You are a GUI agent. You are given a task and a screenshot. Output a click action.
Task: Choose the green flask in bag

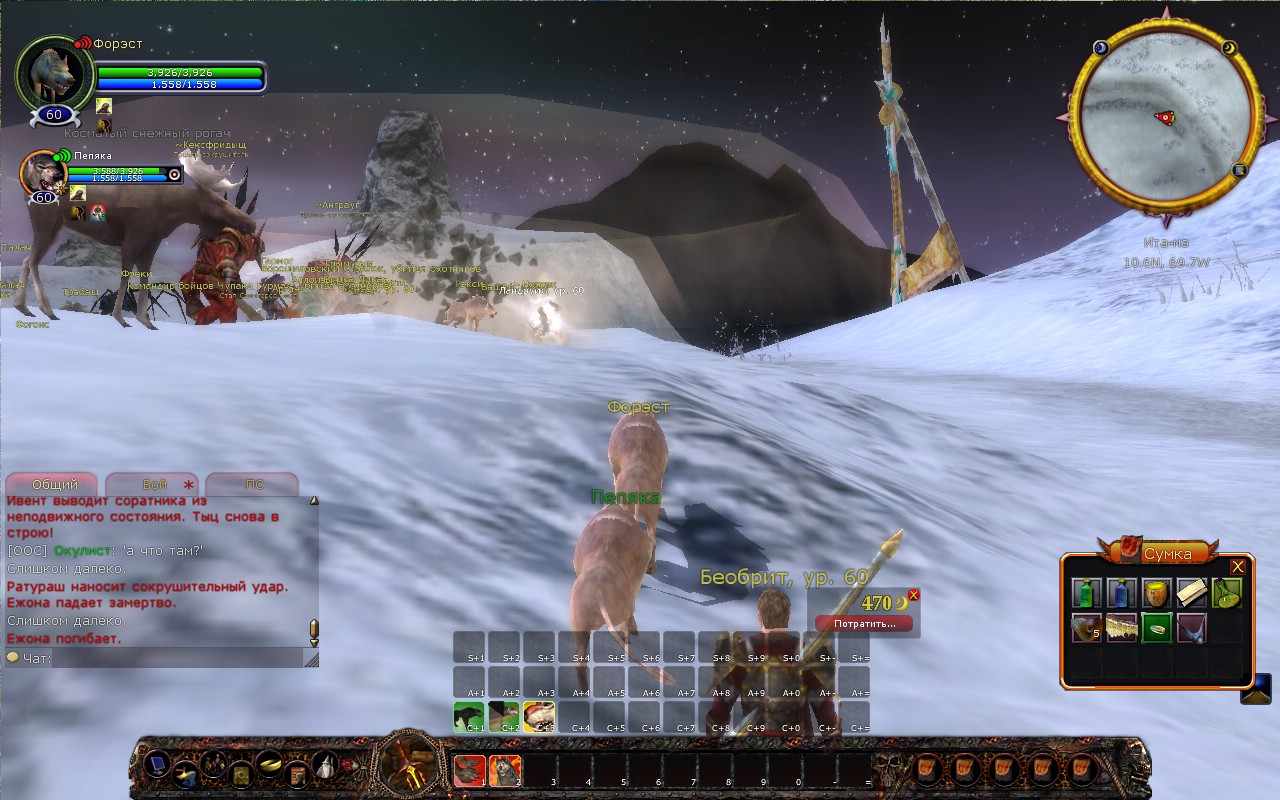click(1226, 593)
